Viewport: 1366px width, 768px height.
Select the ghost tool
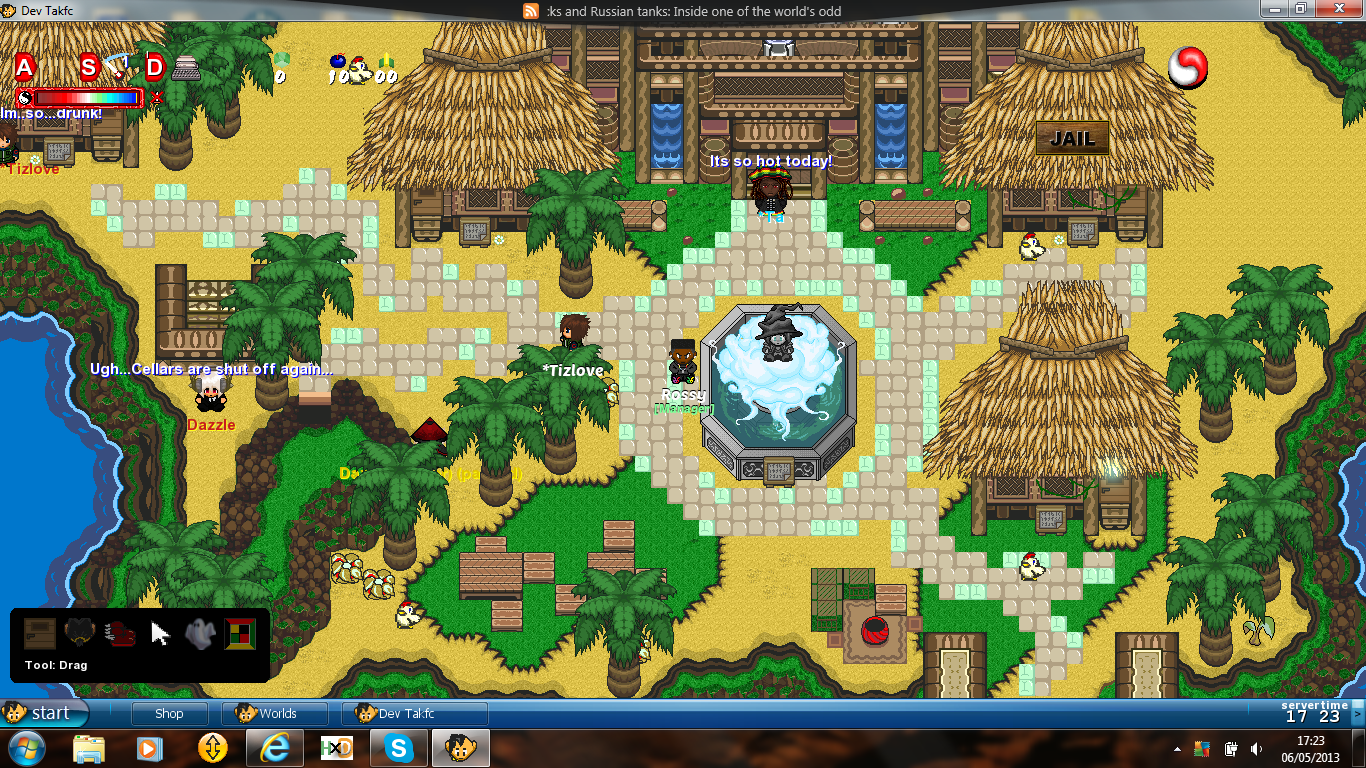200,634
